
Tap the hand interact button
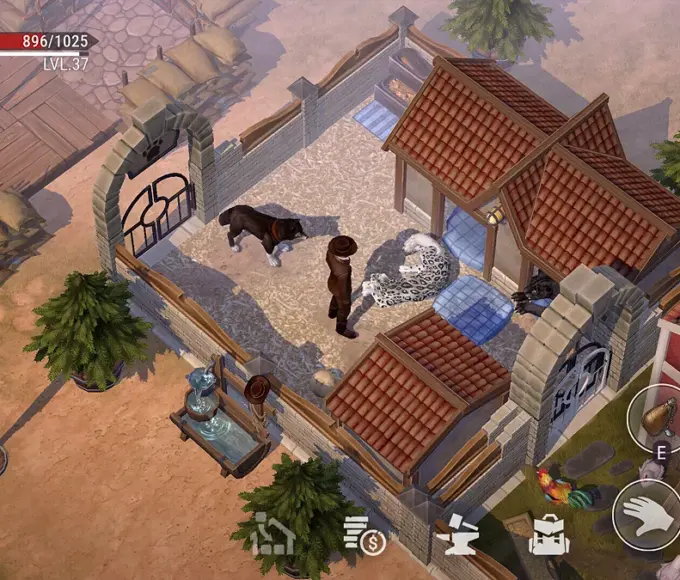647,516
